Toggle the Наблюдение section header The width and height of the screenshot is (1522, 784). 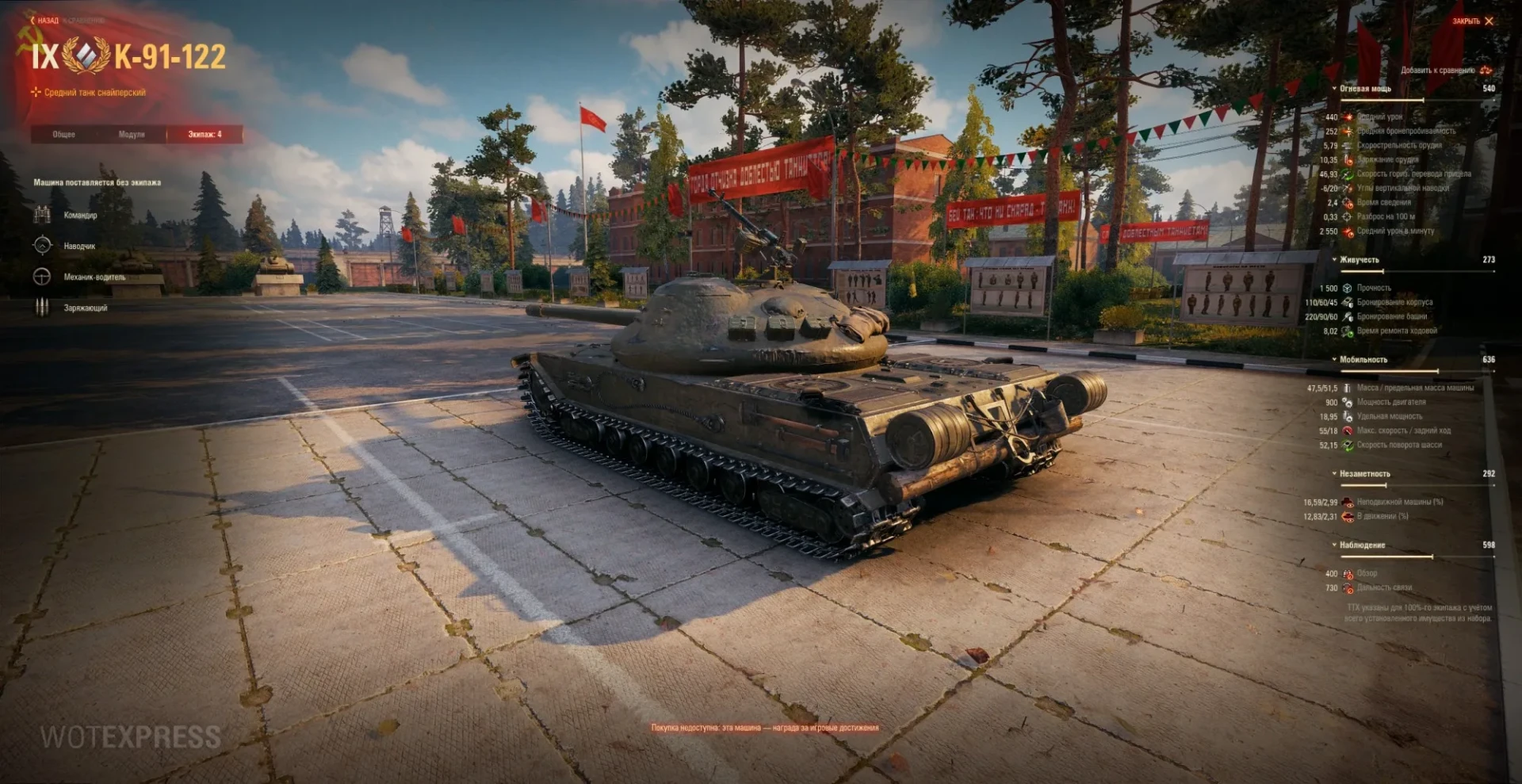(1362, 545)
